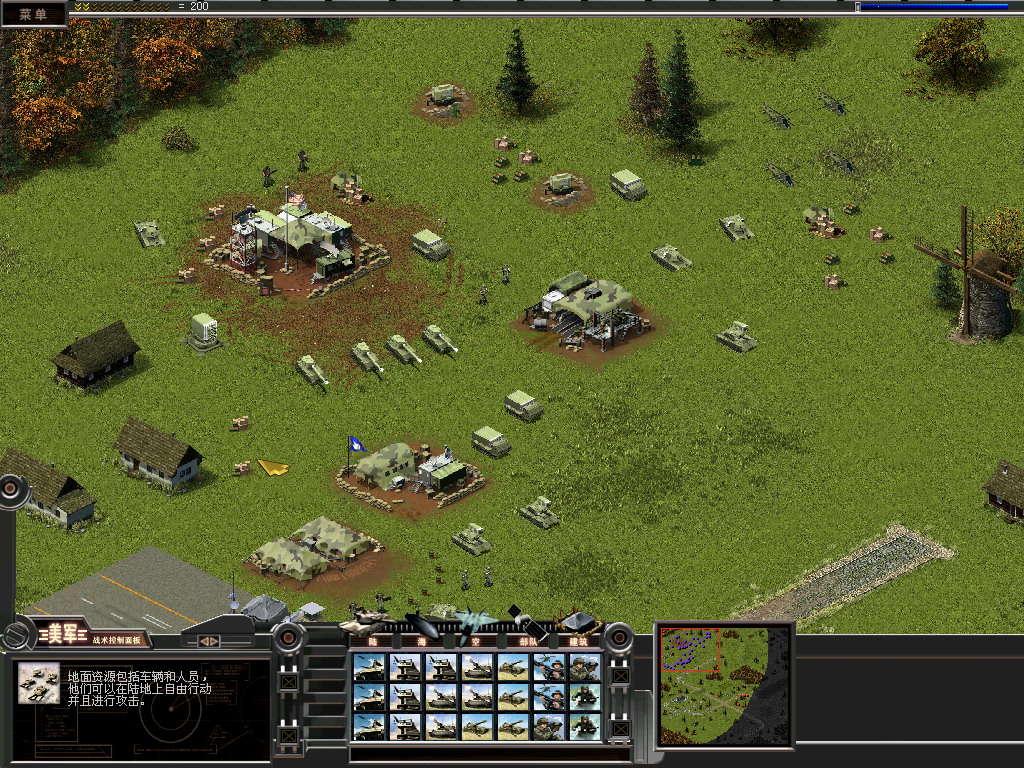The image size is (1024, 768).
Task: Switch to the 海 naval units tab
Action: [423, 641]
